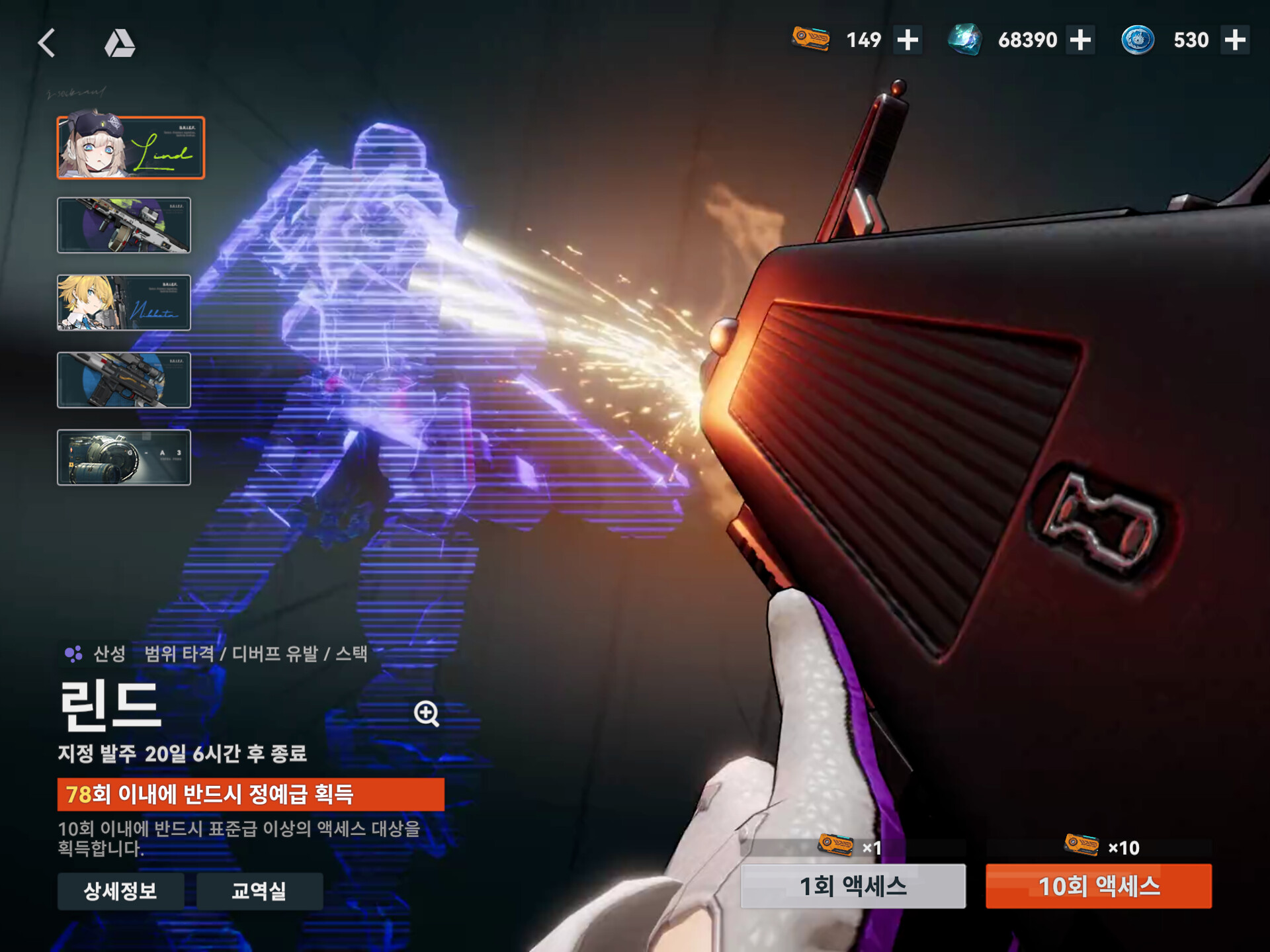Select the blonde character banner thumbnail
The height and width of the screenshot is (952, 1270).
coord(124,302)
